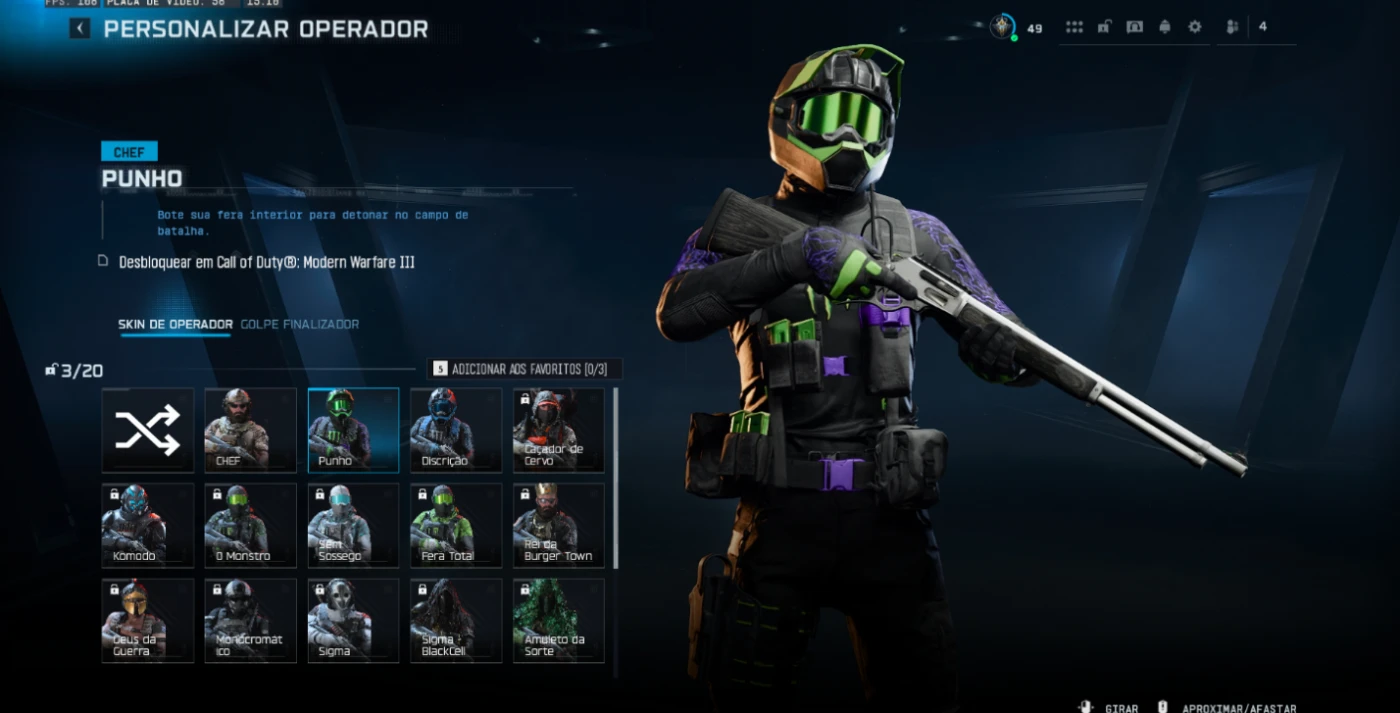The image size is (1400, 713).
Task: Switch to the Golpe Finalizador tab
Action: tap(299, 324)
